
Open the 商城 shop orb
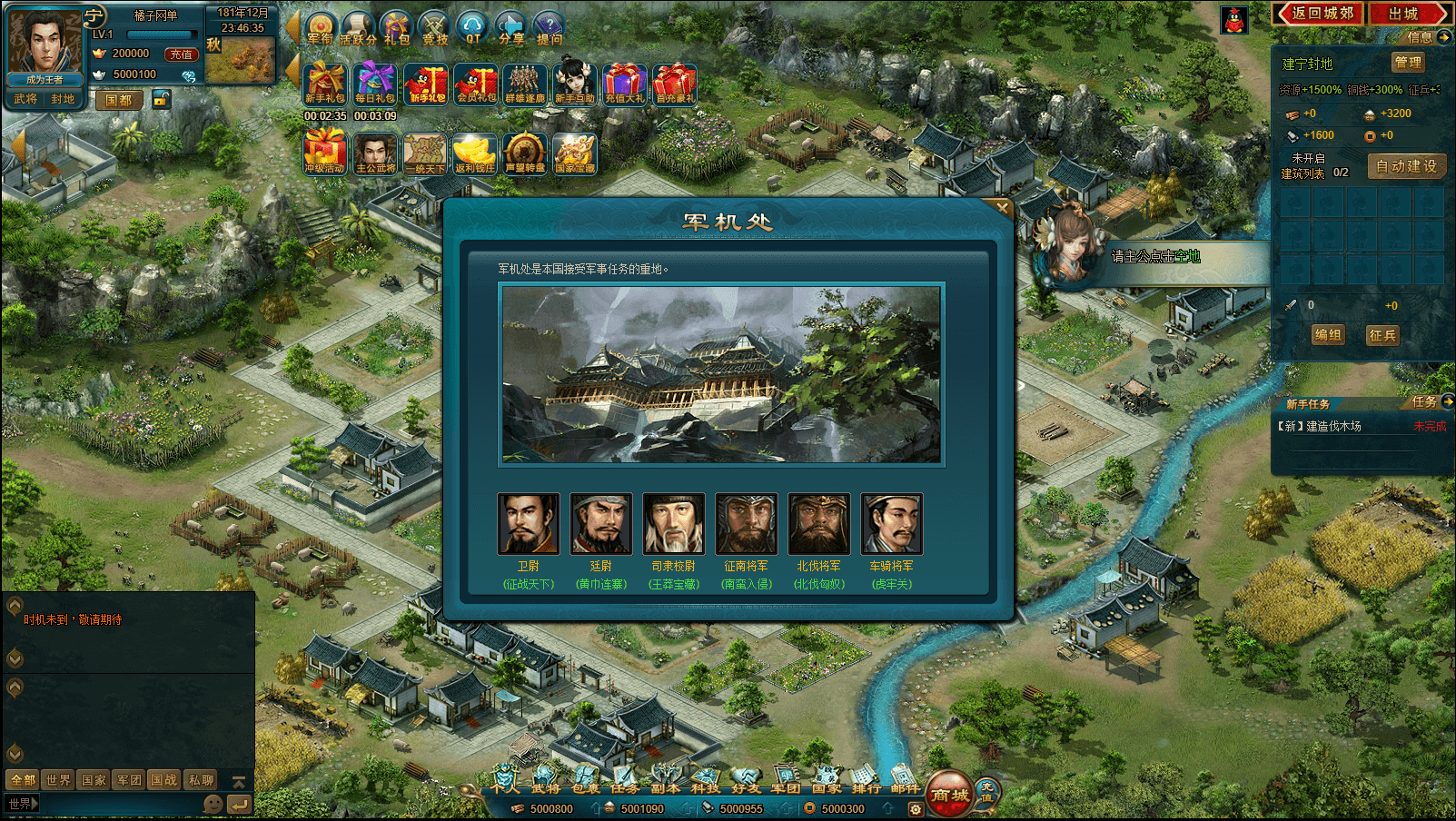[949, 794]
